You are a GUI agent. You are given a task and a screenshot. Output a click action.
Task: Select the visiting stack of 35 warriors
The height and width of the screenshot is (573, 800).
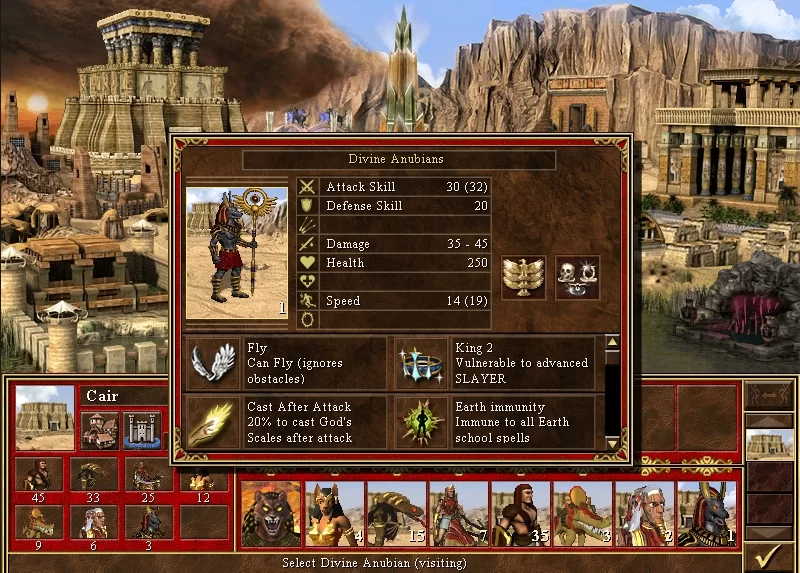[x=520, y=513]
